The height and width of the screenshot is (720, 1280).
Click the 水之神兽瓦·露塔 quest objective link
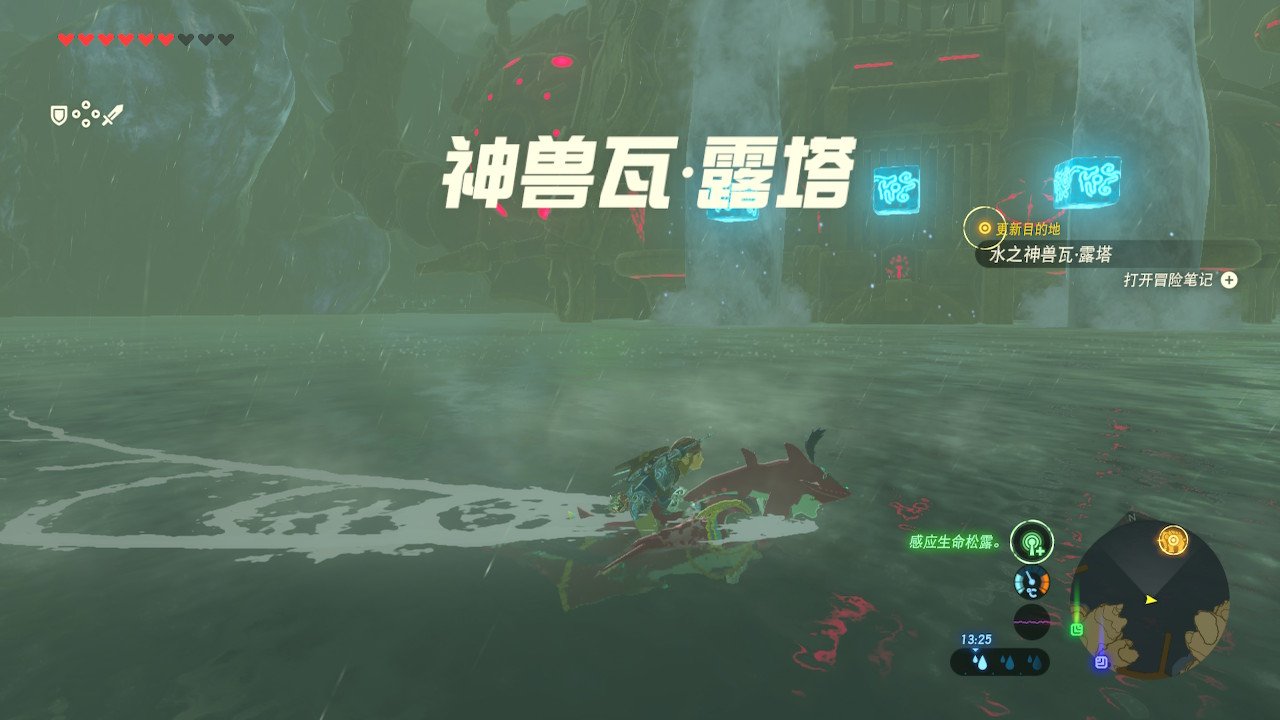[1048, 254]
